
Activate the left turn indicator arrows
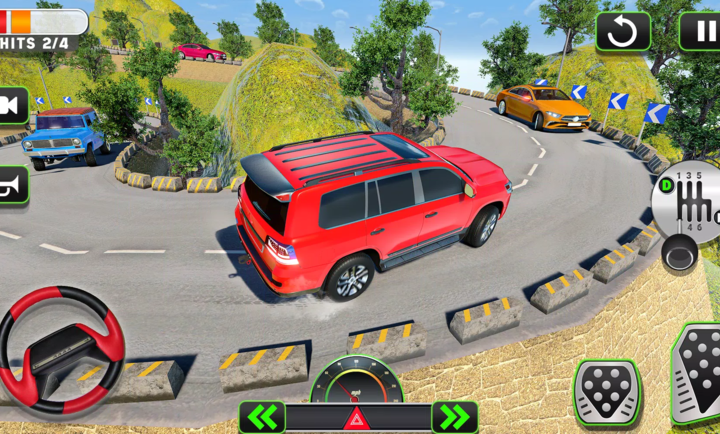point(261,417)
